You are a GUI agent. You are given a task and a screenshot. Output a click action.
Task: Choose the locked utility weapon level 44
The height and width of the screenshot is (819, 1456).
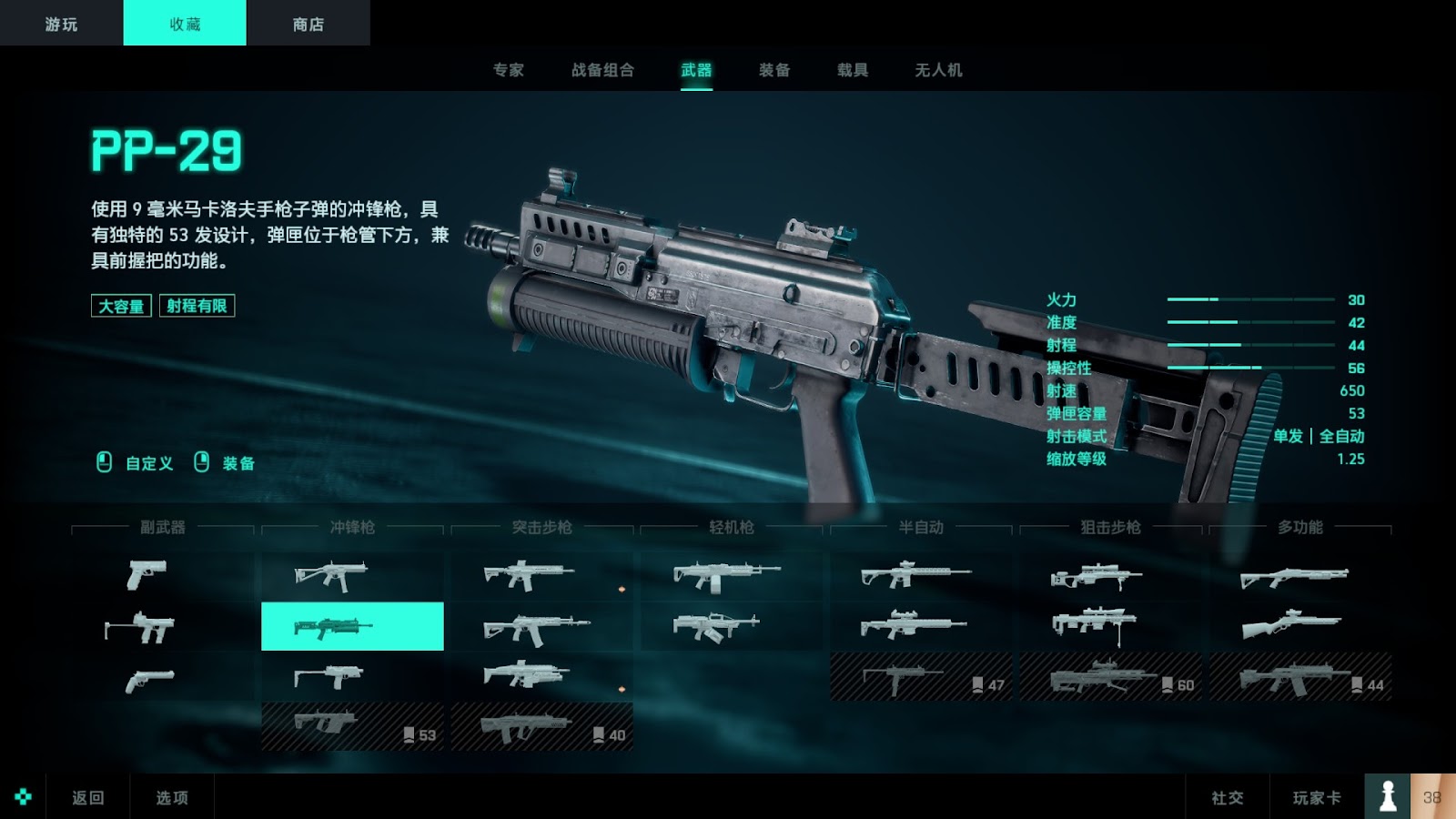tap(1299, 677)
